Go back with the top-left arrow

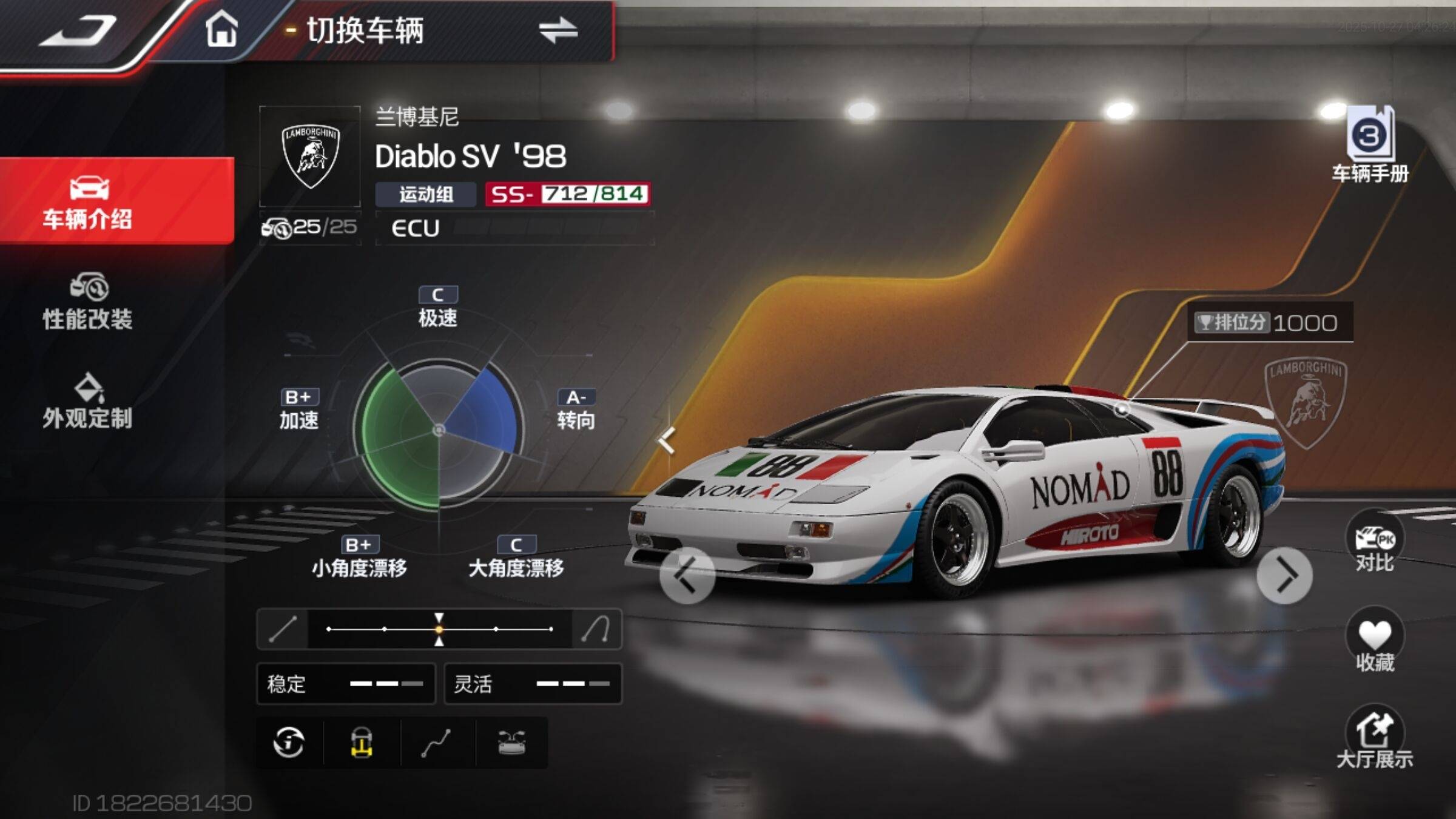(78, 32)
